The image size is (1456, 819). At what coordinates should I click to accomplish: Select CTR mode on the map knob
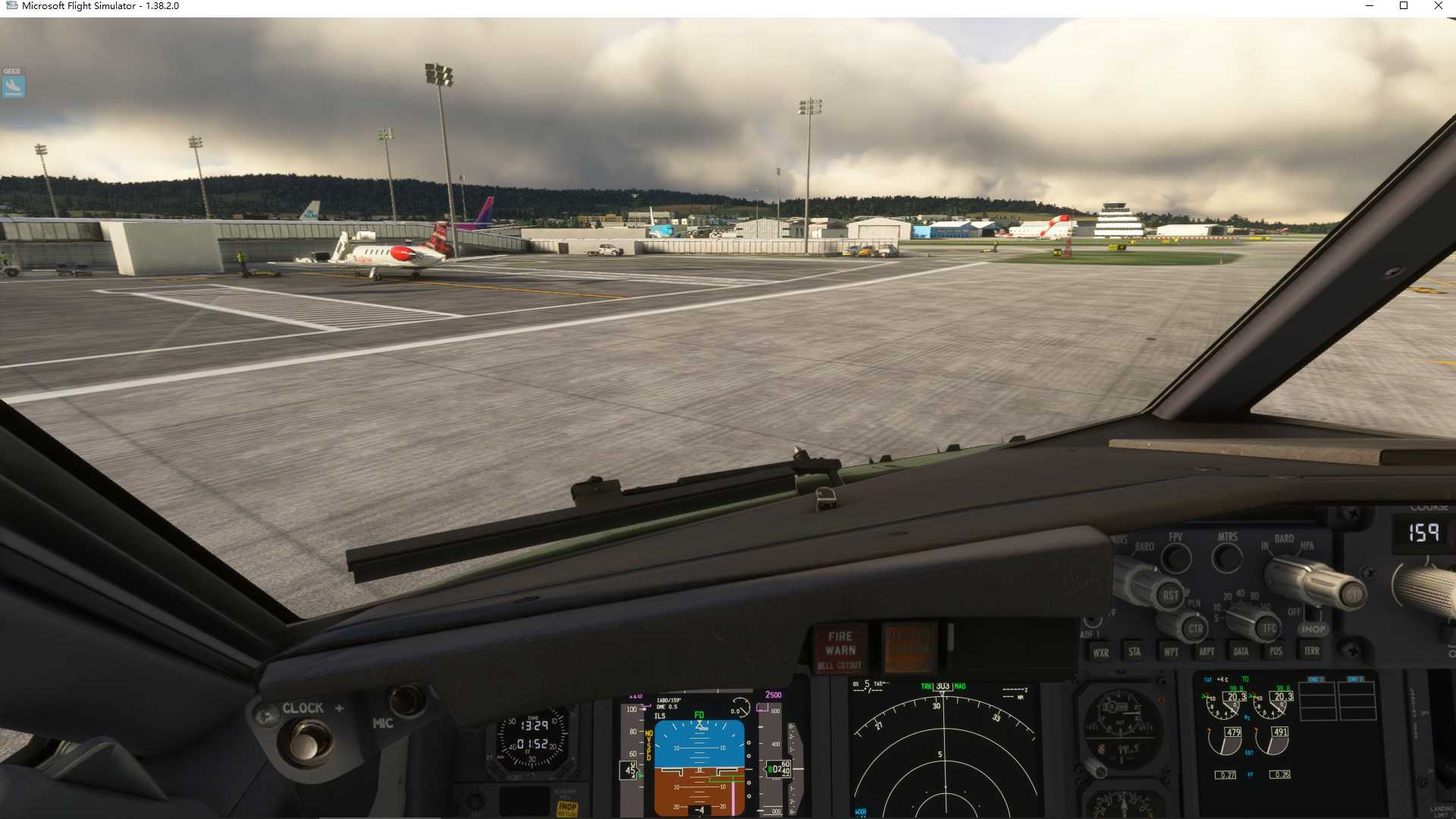[x=1197, y=629]
